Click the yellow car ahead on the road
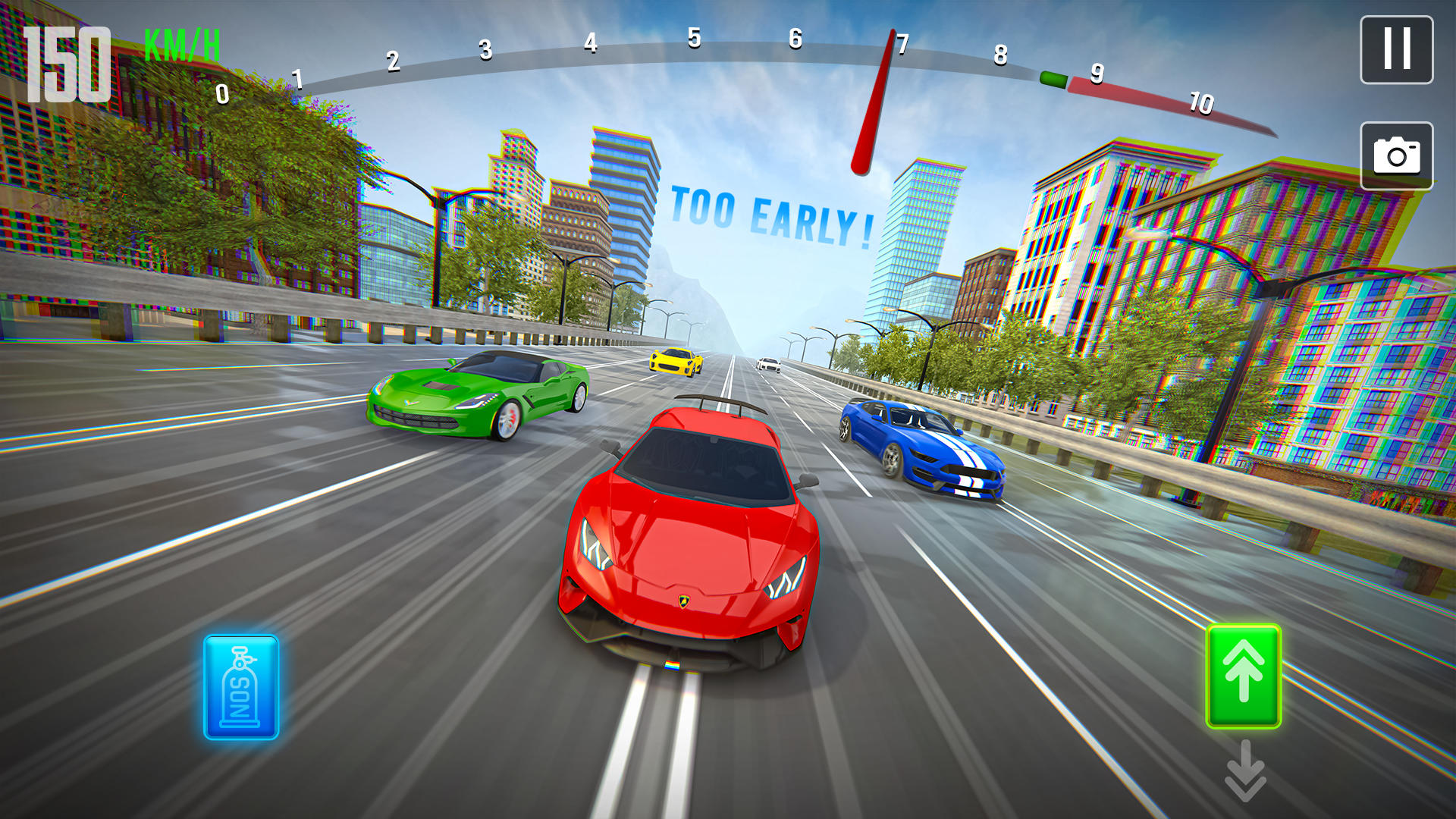1456x819 pixels. coord(677,362)
